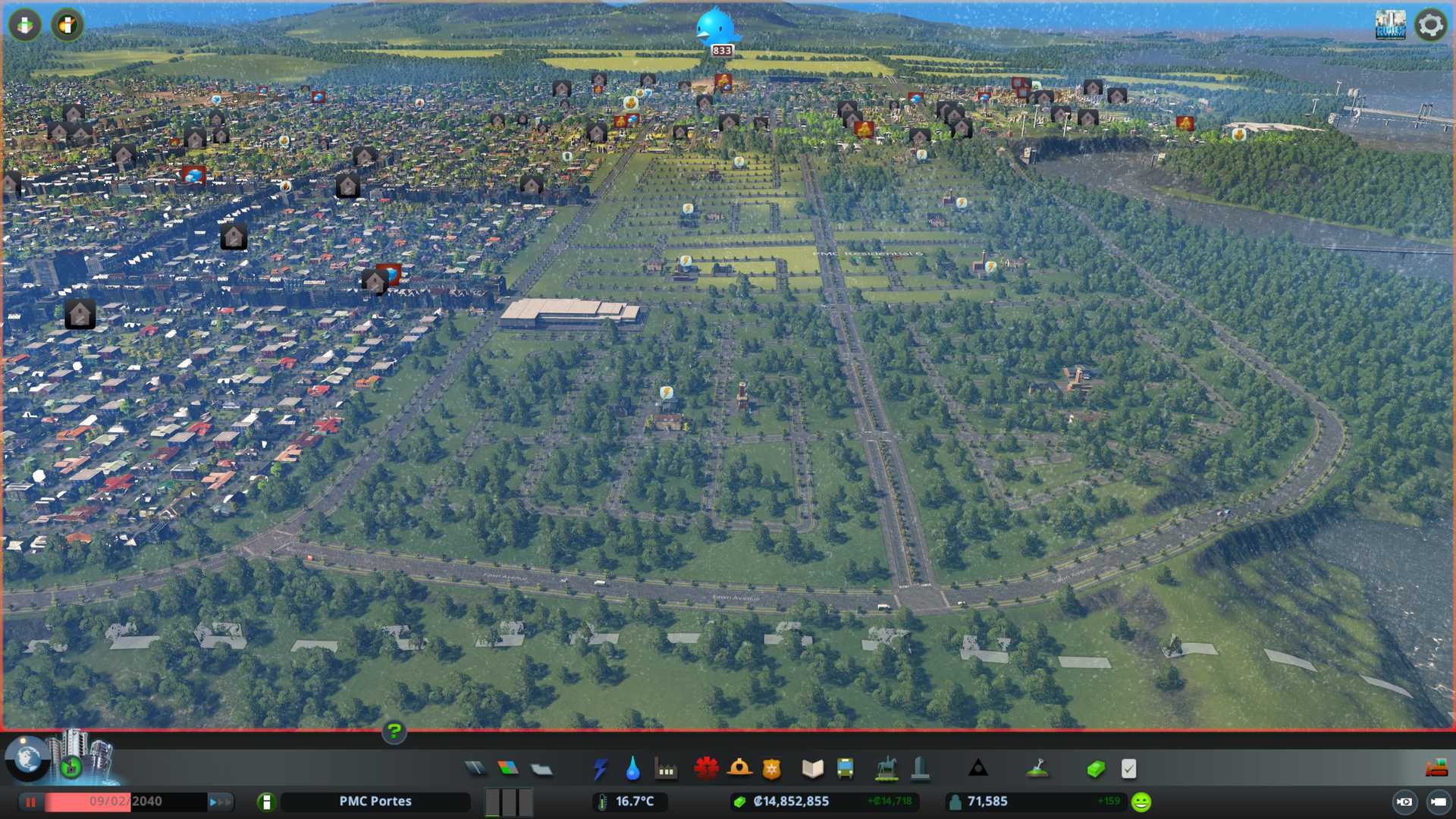
Task: Open the Districts tool
Action: click(x=541, y=769)
